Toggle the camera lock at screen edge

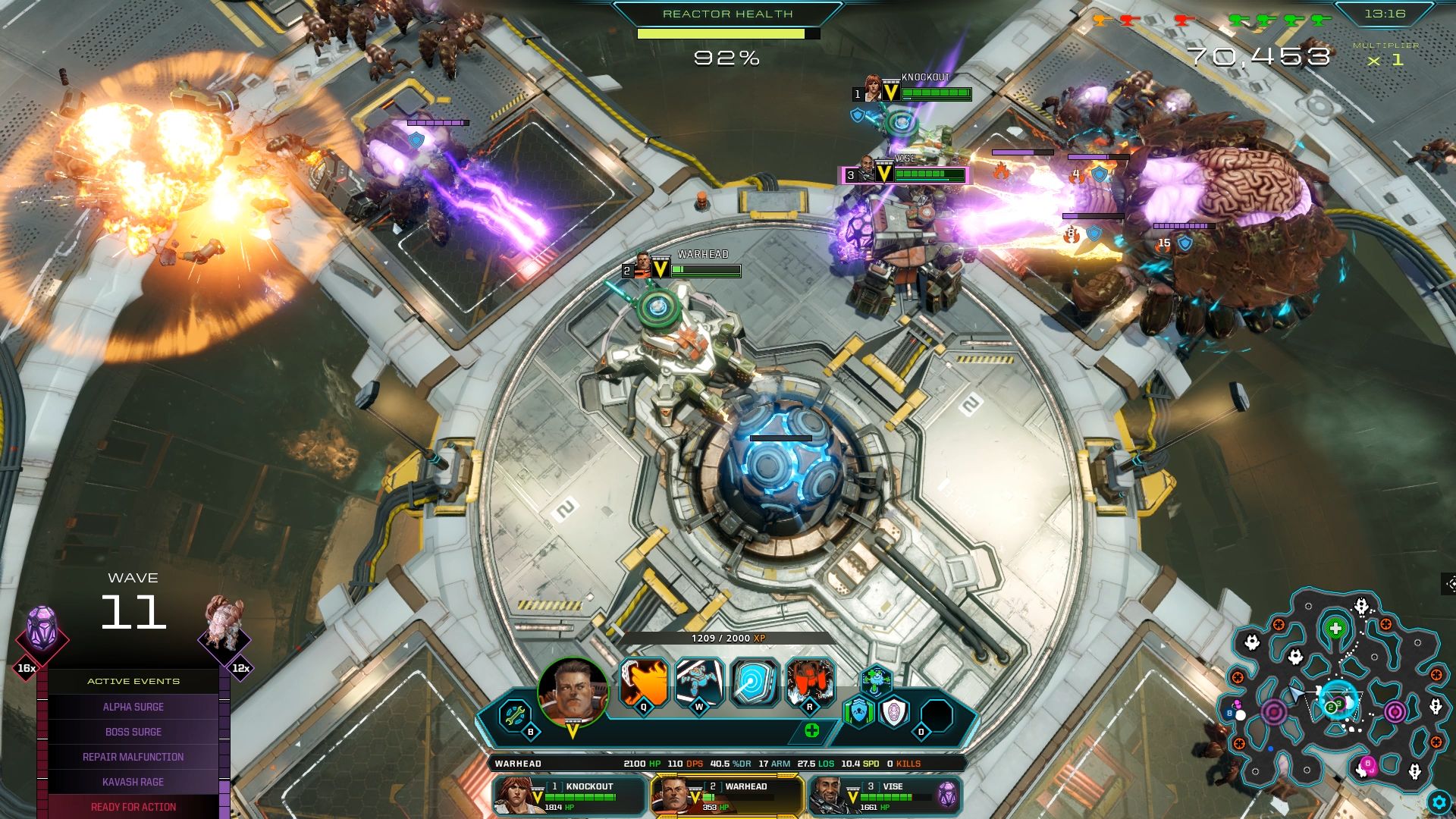[1449, 584]
